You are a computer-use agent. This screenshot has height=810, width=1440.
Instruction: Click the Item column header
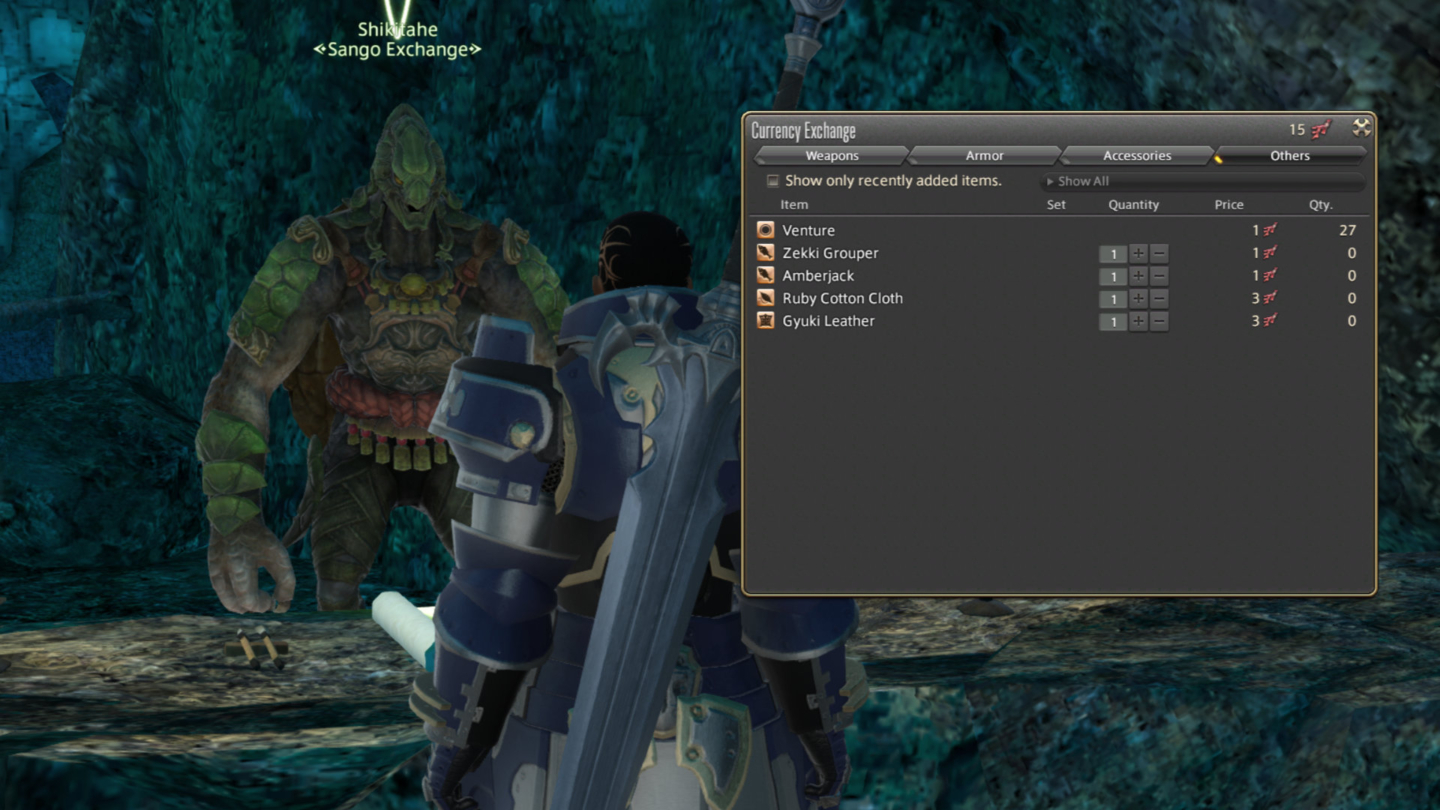(794, 204)
